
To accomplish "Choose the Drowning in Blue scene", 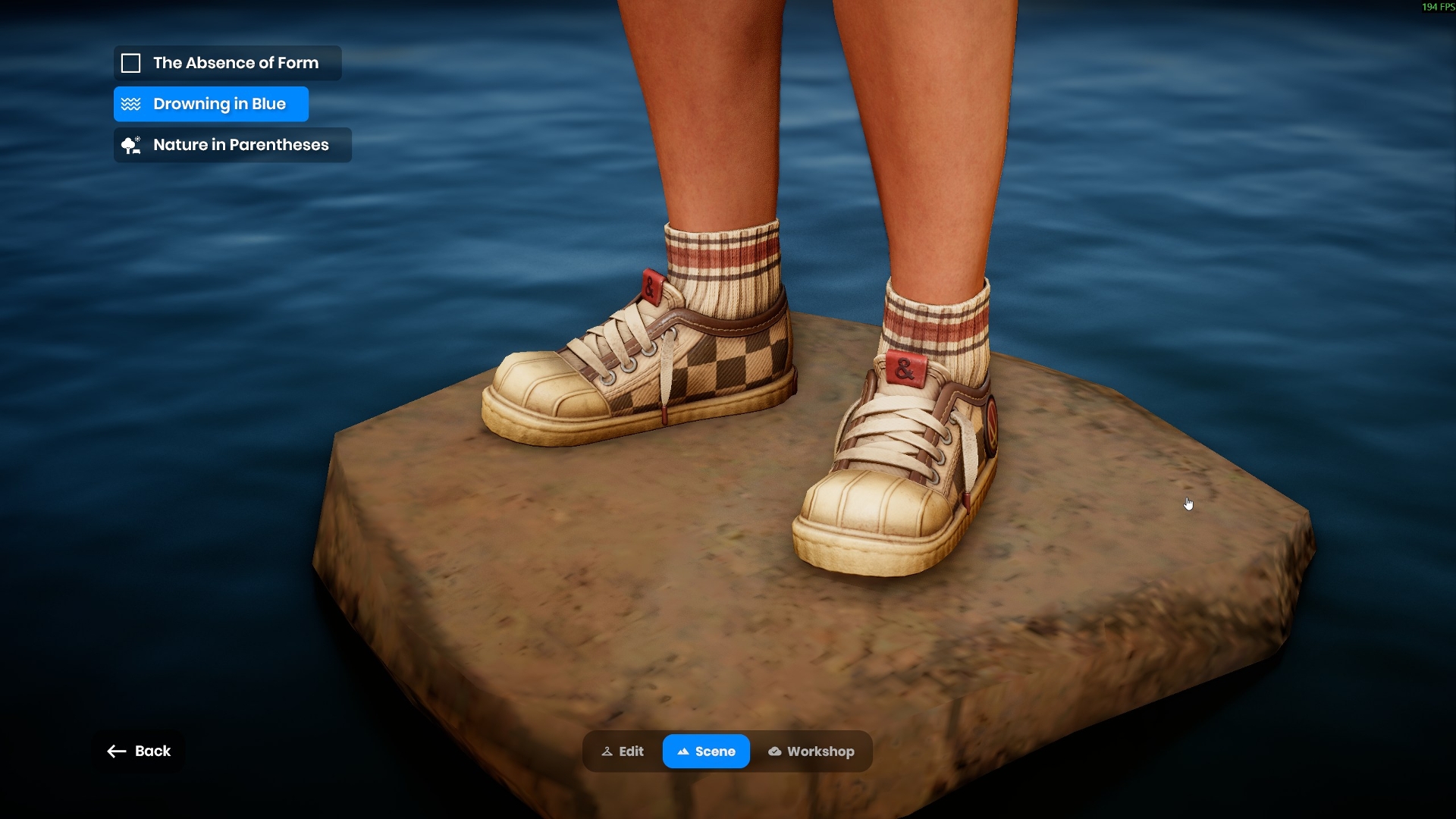I will click(x=211, y=104).
